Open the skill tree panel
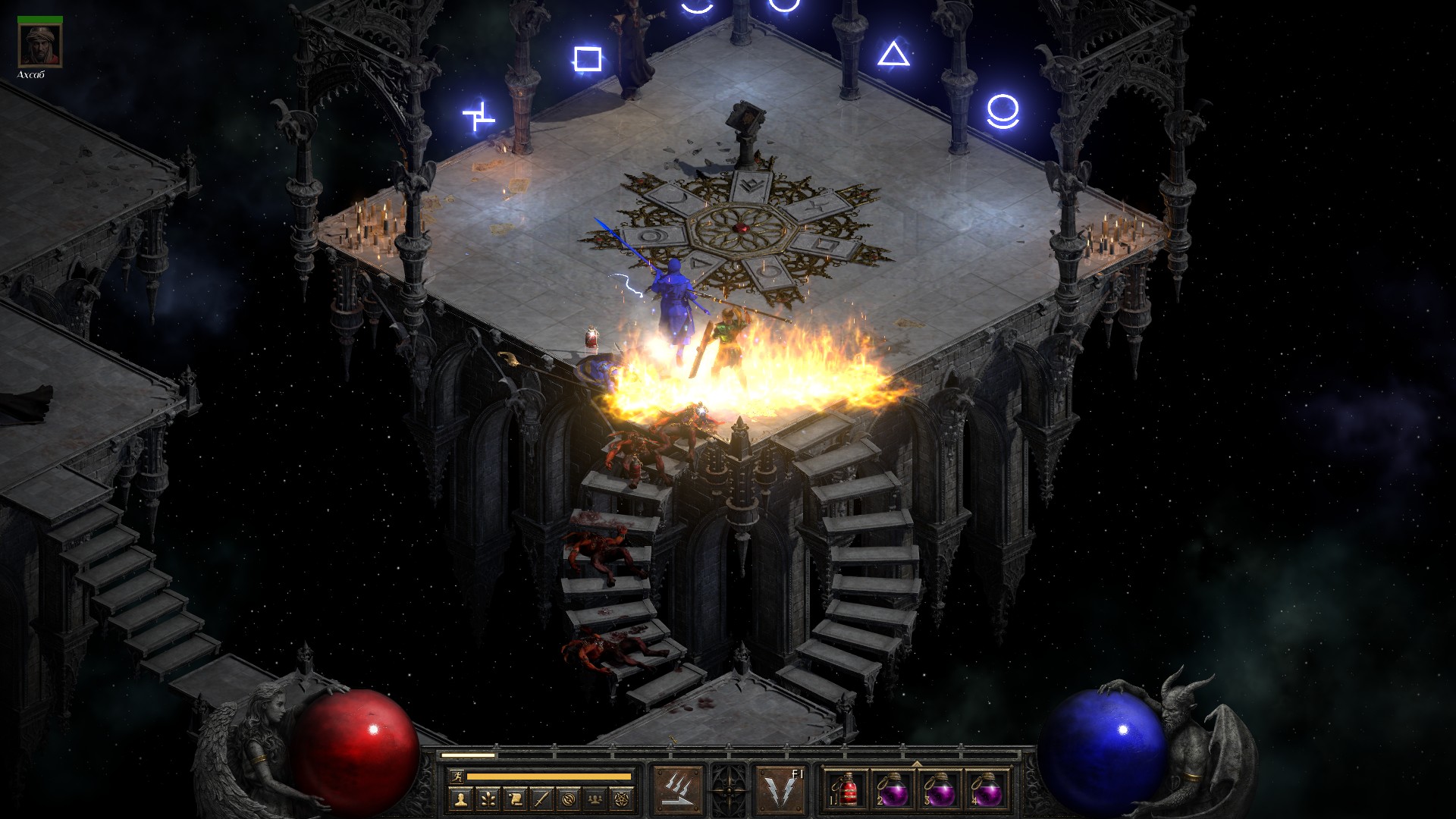Image resolution: width=1456 pixels, height=819 pixels. (x=487, y=799)
